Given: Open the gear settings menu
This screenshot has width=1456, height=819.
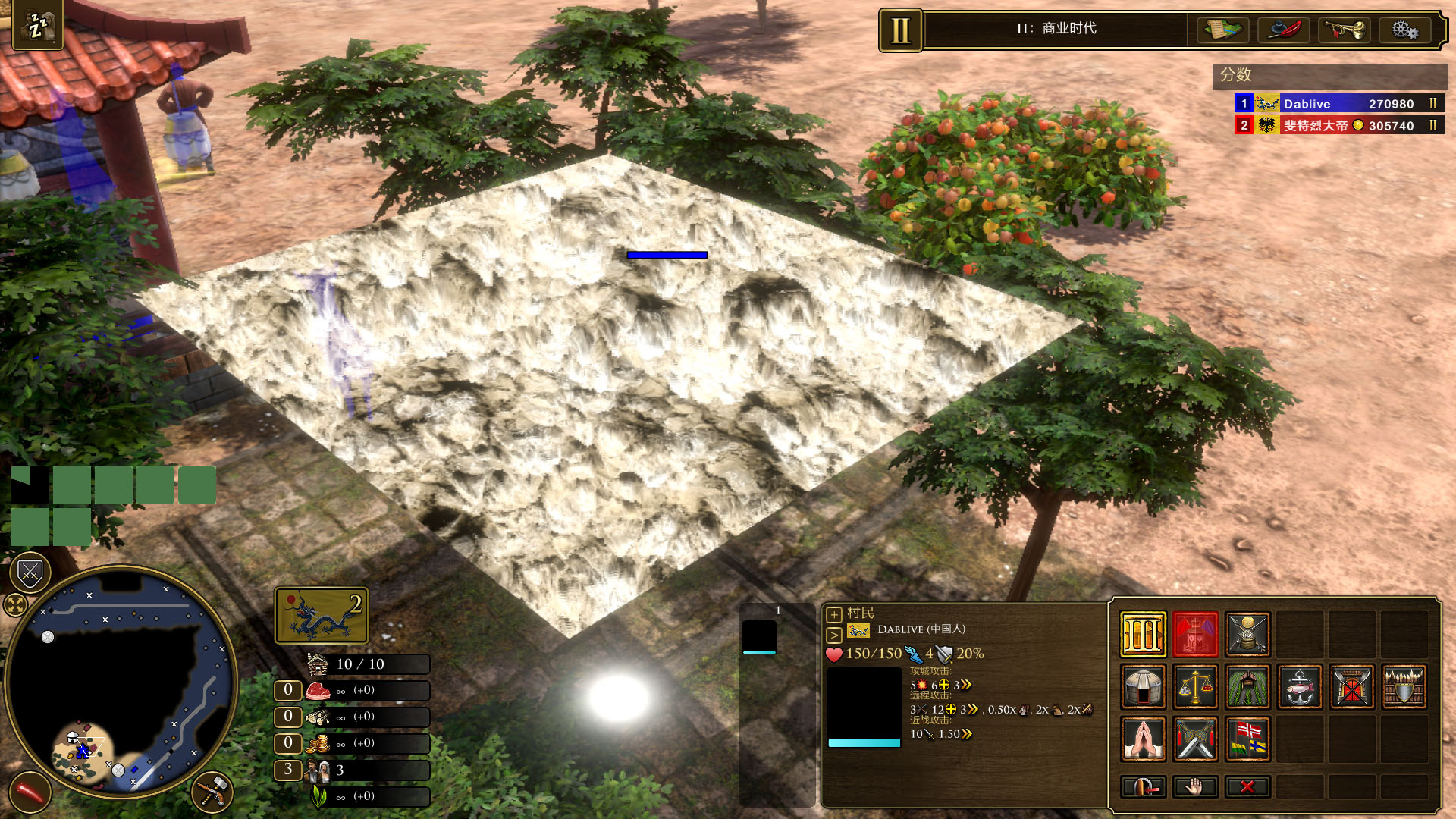Looking at the screenshot, I should (x=1404, y=30).
